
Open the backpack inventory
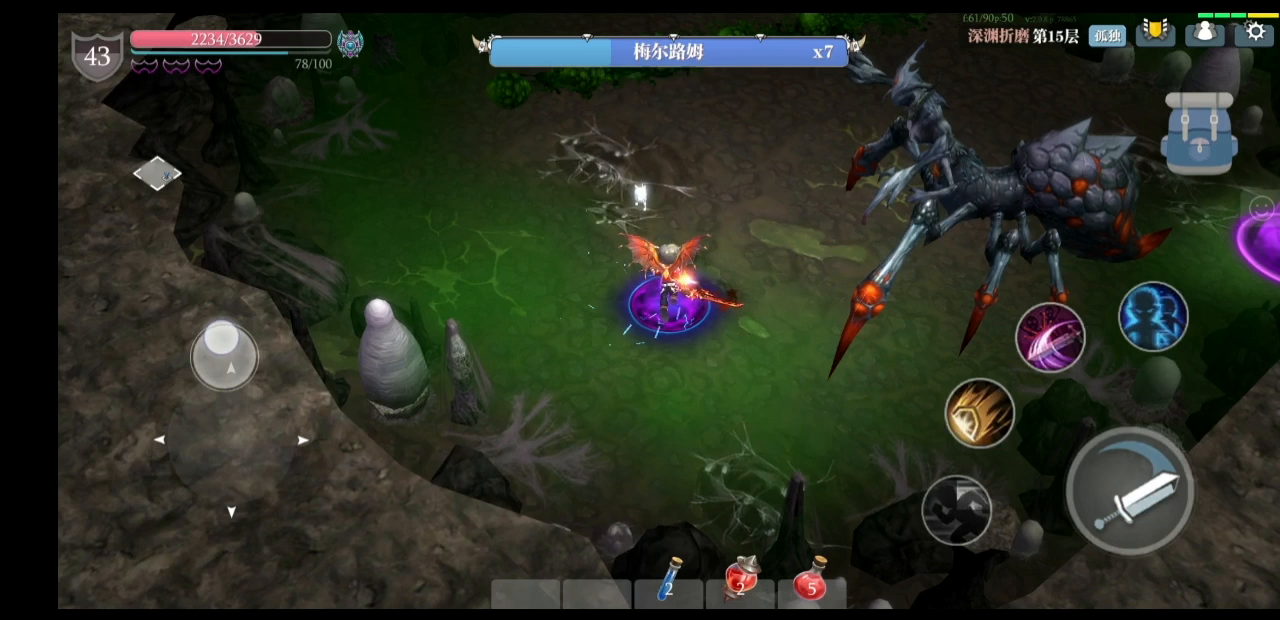coord(1199,135)
